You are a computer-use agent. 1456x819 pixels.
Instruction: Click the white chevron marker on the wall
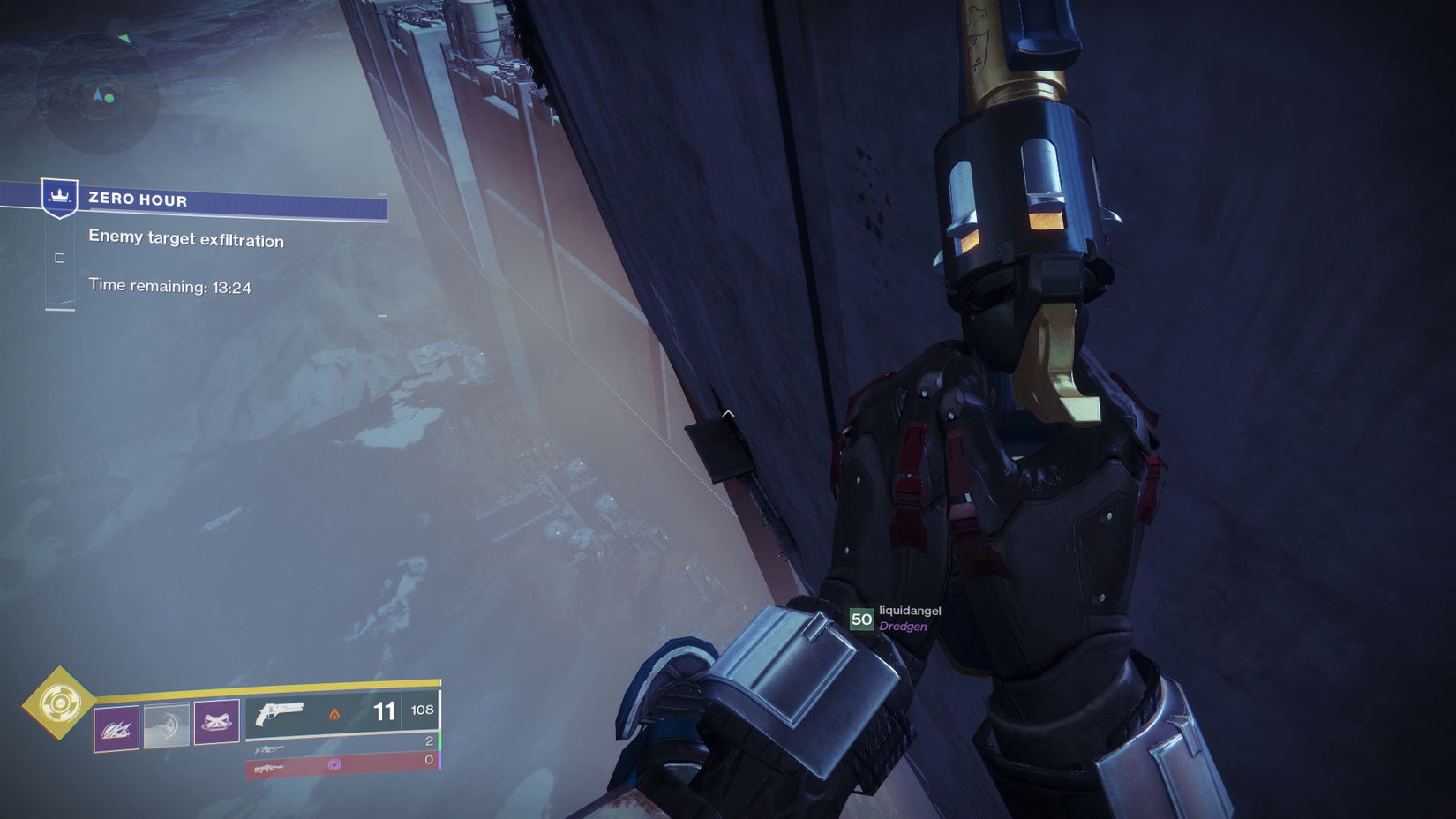727,411
